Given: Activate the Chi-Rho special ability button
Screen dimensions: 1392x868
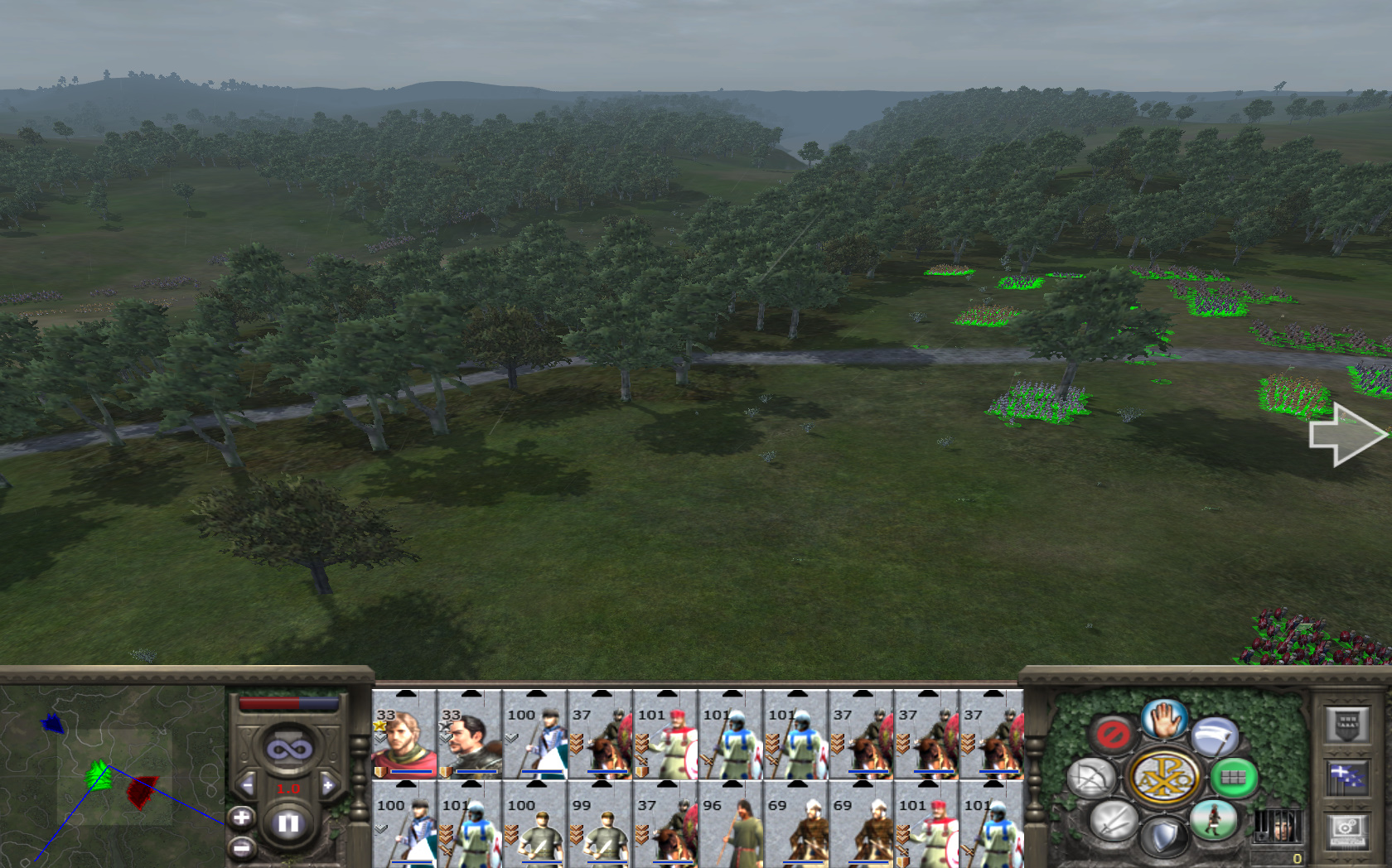Looking at the screenshot, I should [1164, 778].
